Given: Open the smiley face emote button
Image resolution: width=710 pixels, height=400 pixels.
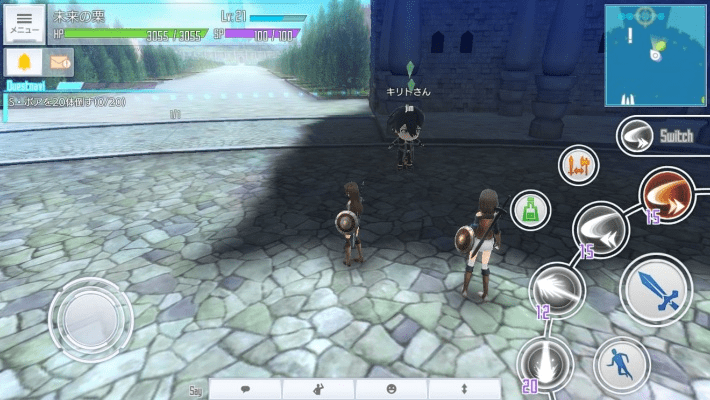Looking at the screenshot, I should coord(391,388).
